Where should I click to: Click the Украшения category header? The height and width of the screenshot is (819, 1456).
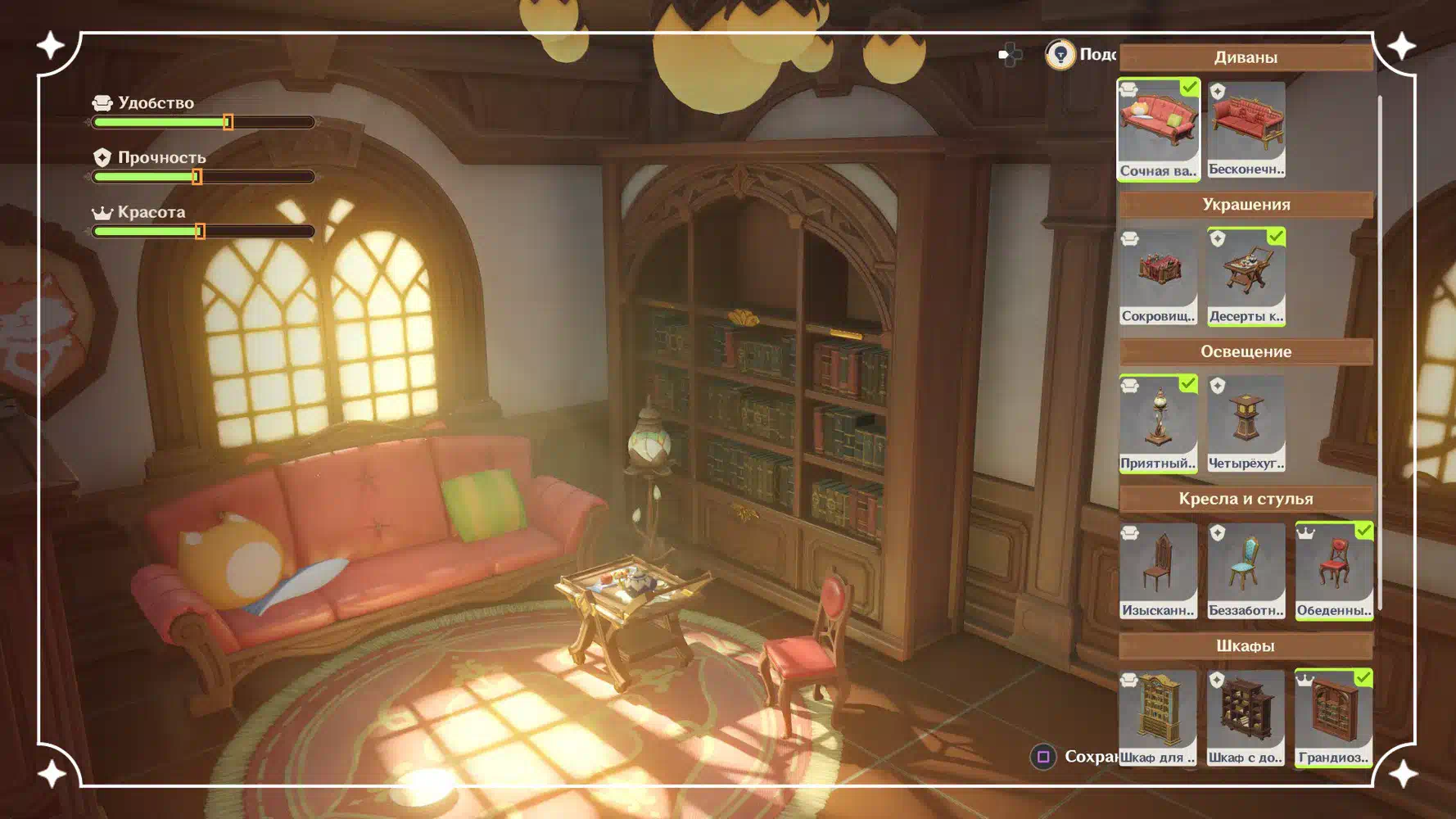1246,205
